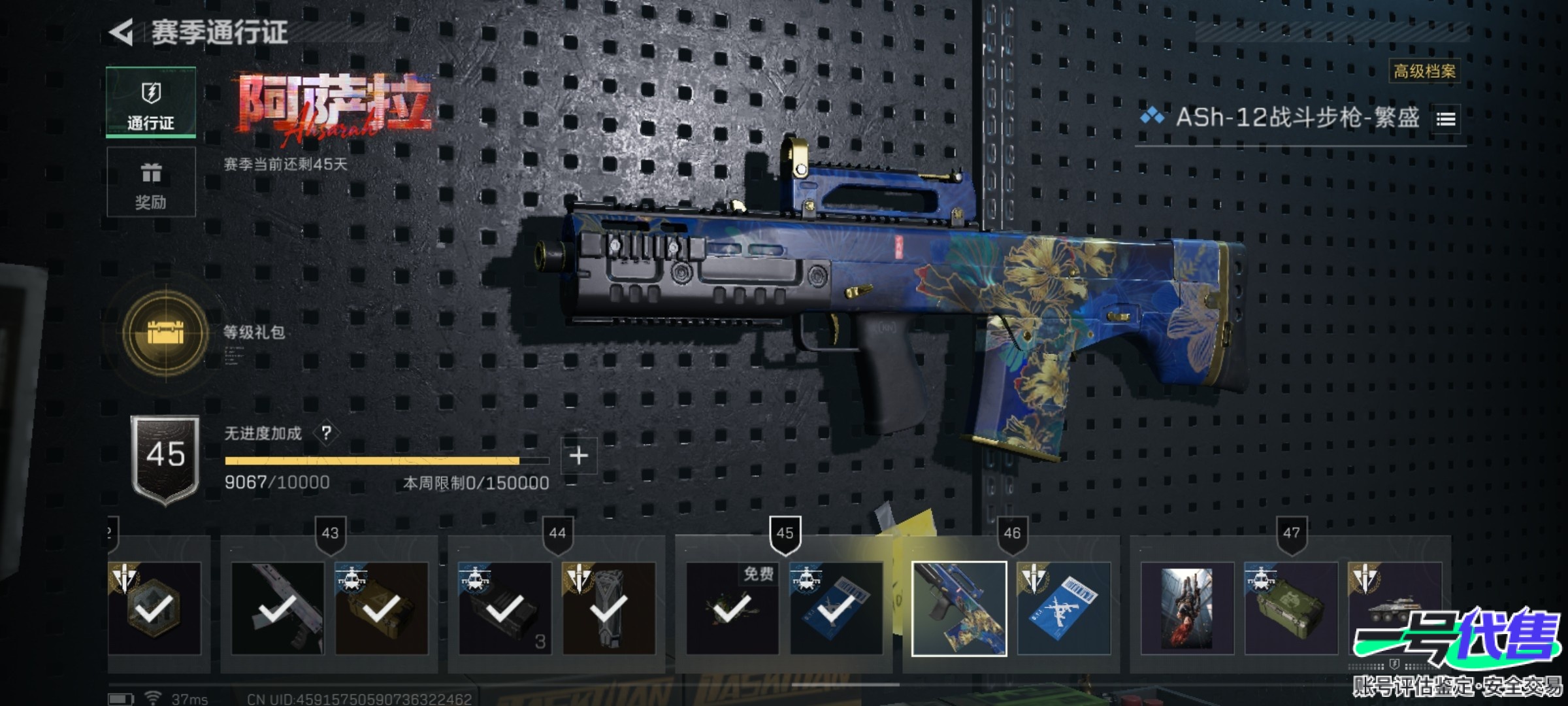Viewport: 1568px width, 706px height.
Task: Choose the claimed level 45 blue ticket reward
Action: [836, 609]
